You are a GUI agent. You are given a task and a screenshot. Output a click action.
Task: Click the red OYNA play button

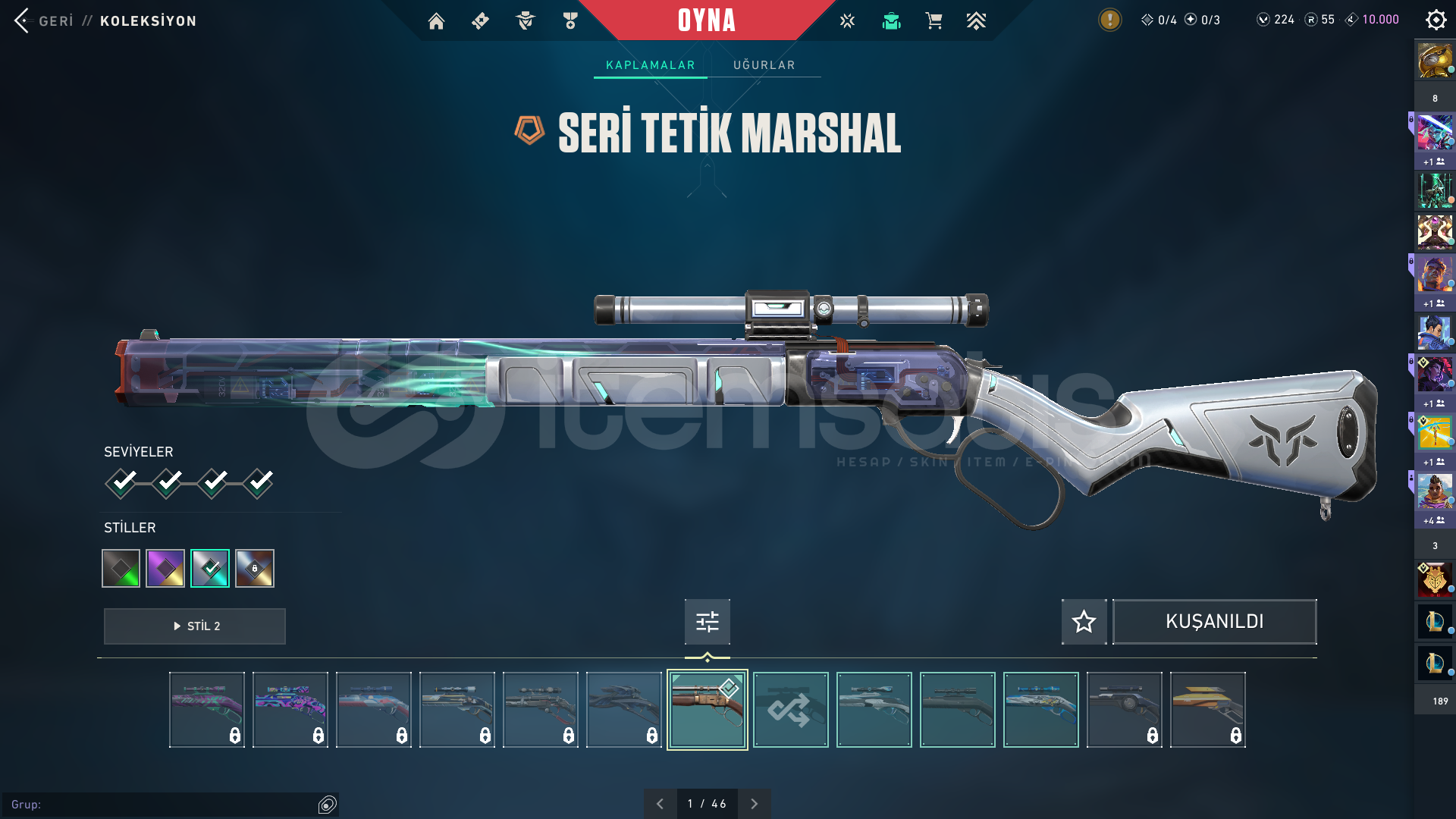tap(706, 20)
